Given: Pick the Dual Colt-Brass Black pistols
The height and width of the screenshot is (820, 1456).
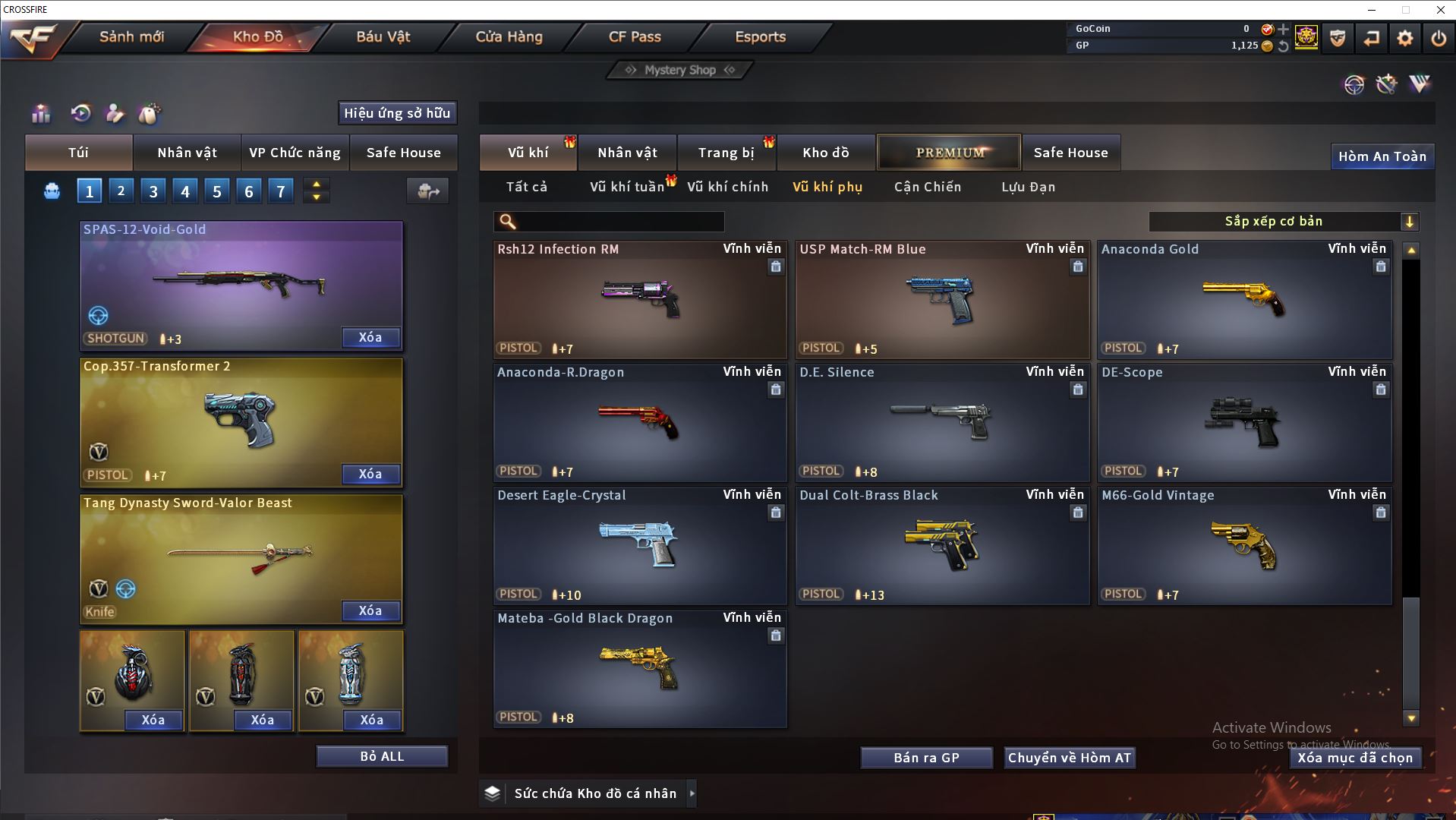Looking at the screenshot, I should (941, 546).
